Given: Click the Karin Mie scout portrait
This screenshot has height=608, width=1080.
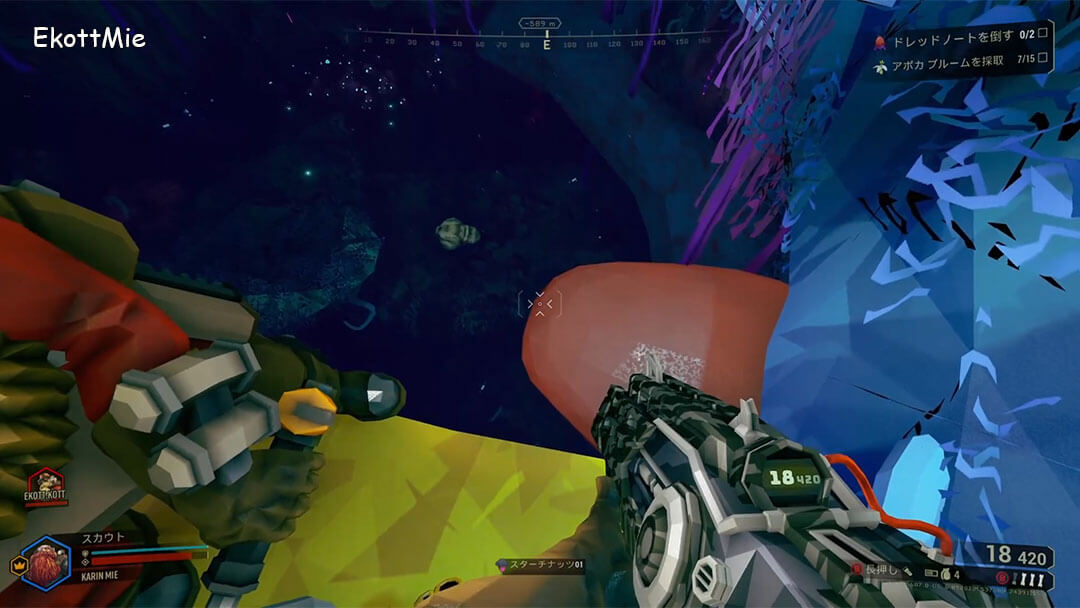Looking at the screenshot, I should point(46,564).
